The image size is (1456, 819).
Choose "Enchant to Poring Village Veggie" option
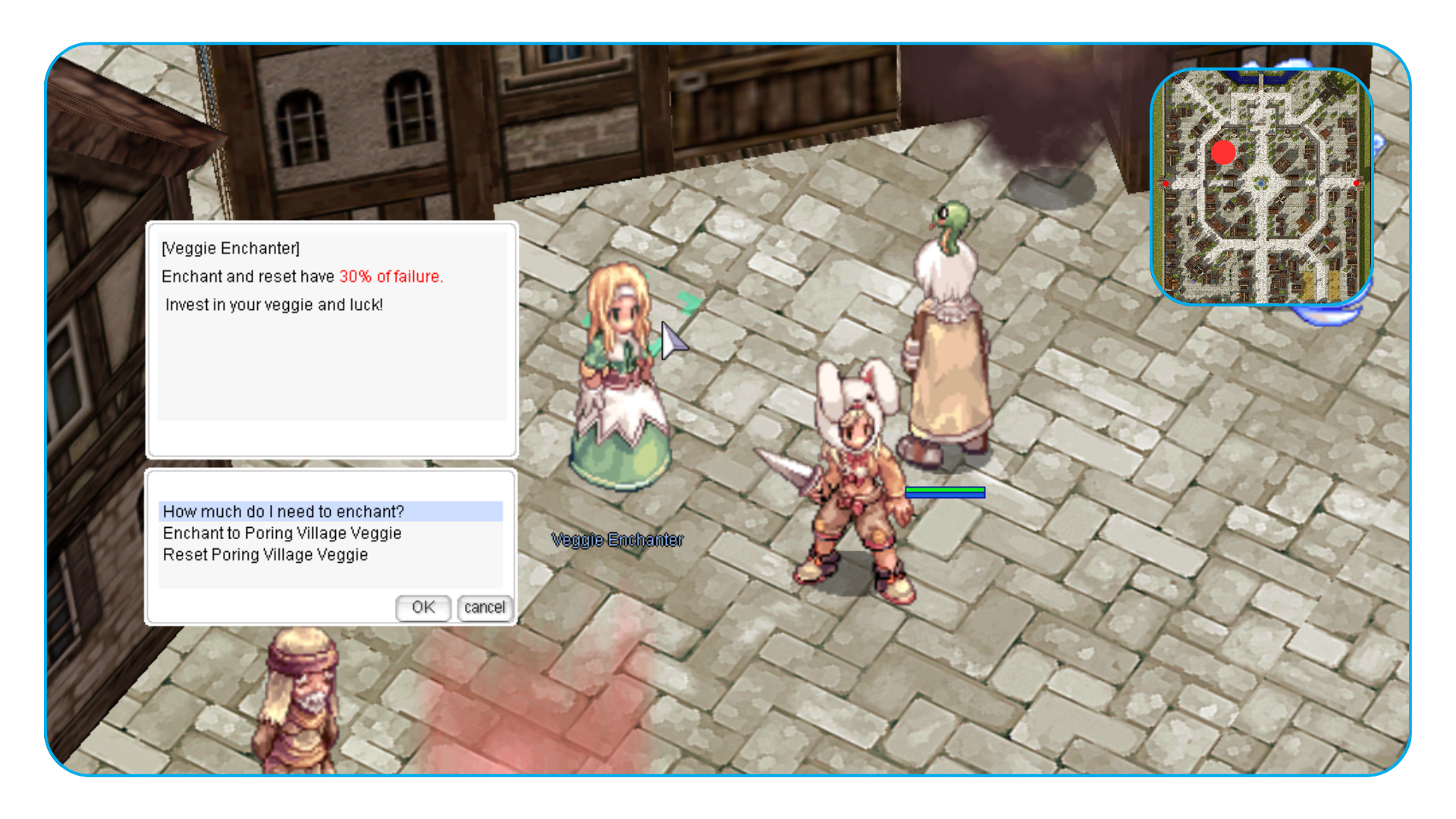click(x=282, y=533)
